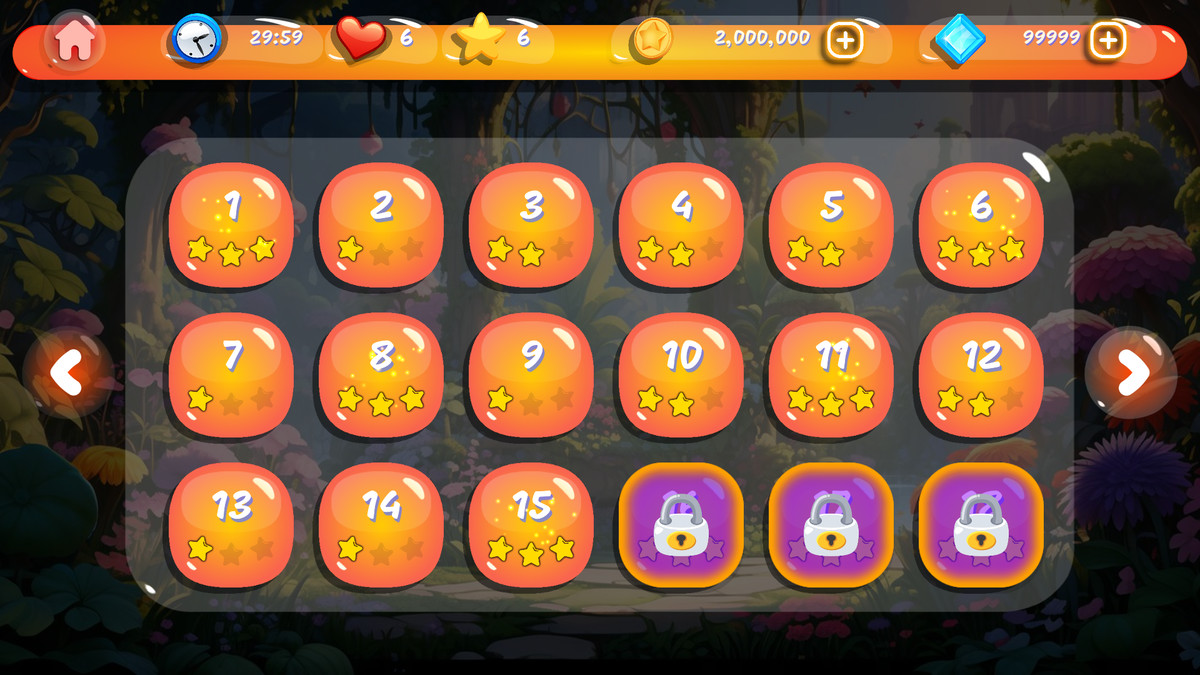Select level 14 tile
Image resolution: width=1200 pixels, height=675 pixels.
[x=381, y=525]
